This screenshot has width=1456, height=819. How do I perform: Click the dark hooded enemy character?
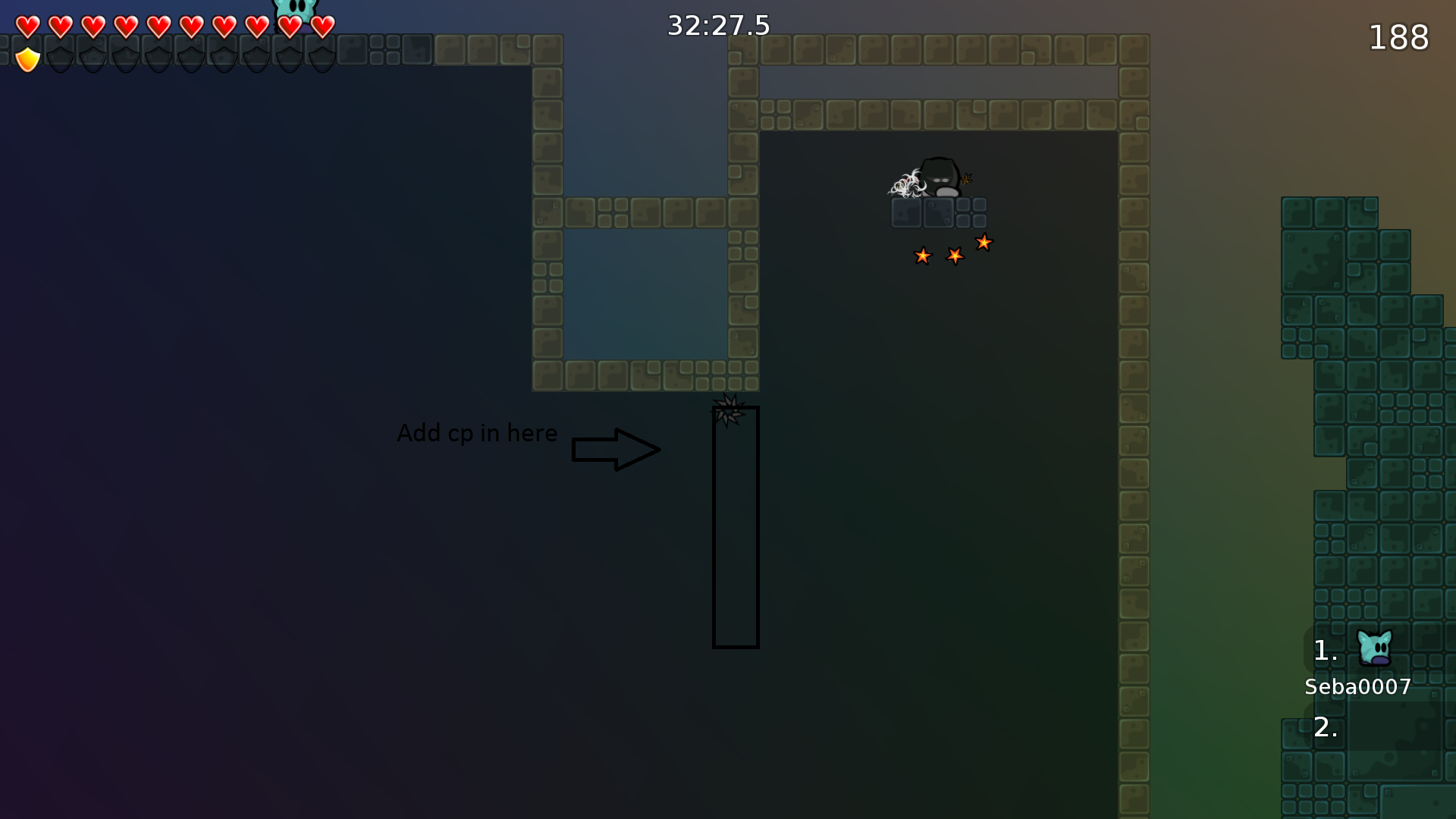pos(940,178)
